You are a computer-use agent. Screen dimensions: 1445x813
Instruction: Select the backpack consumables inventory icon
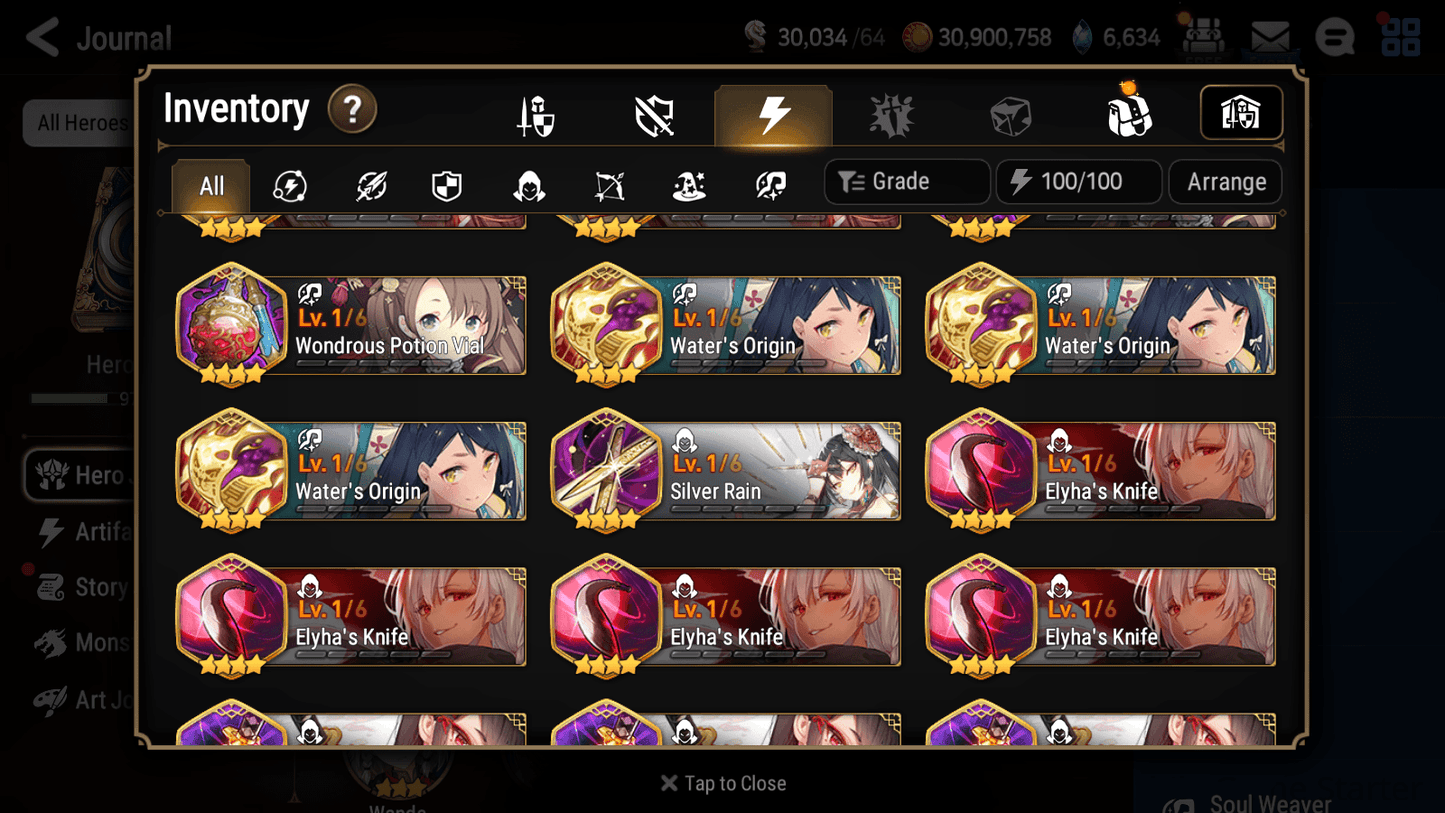click(x=1130, y=113)
